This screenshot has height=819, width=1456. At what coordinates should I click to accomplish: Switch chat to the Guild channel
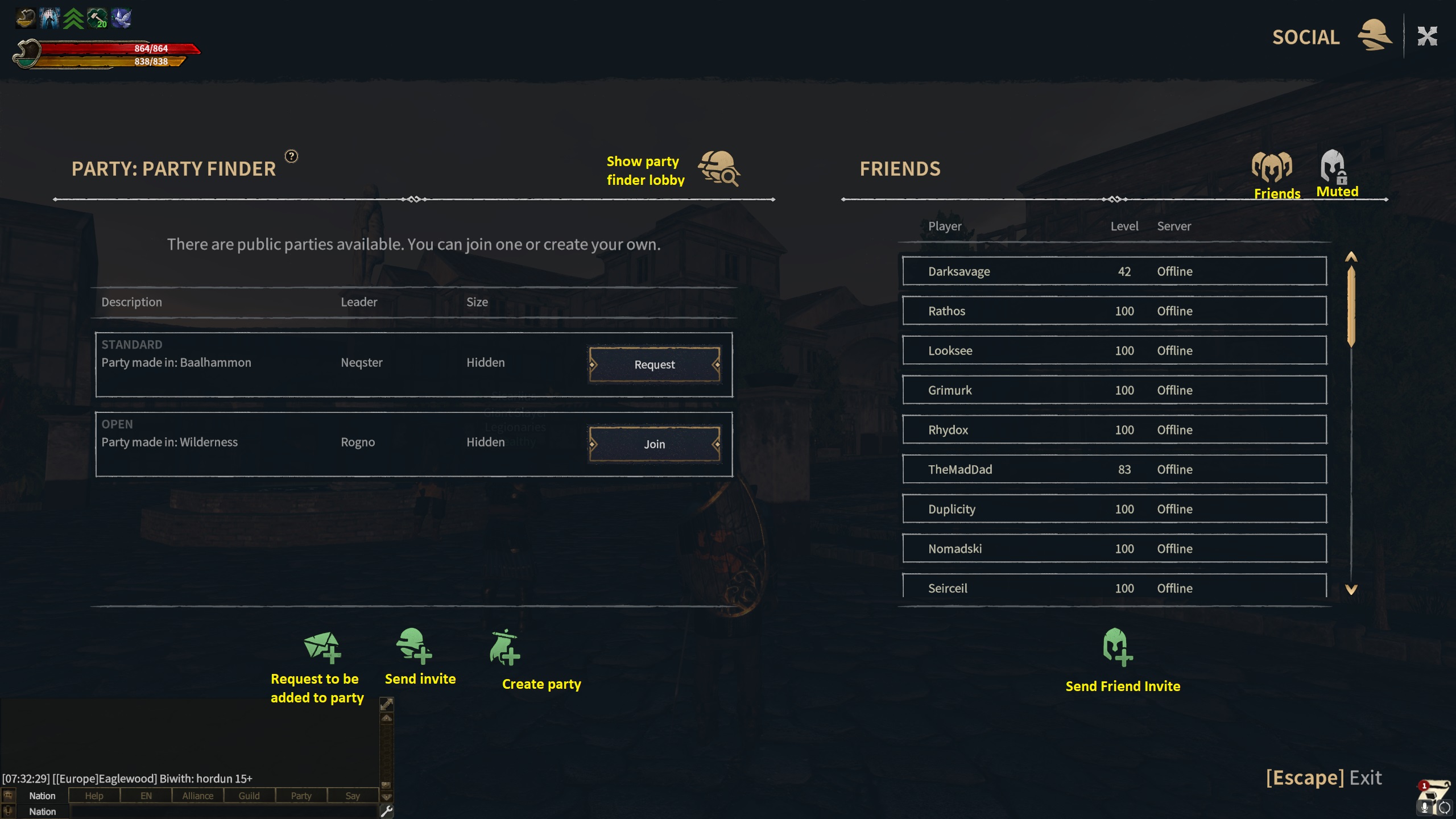[x=249, y=796]
